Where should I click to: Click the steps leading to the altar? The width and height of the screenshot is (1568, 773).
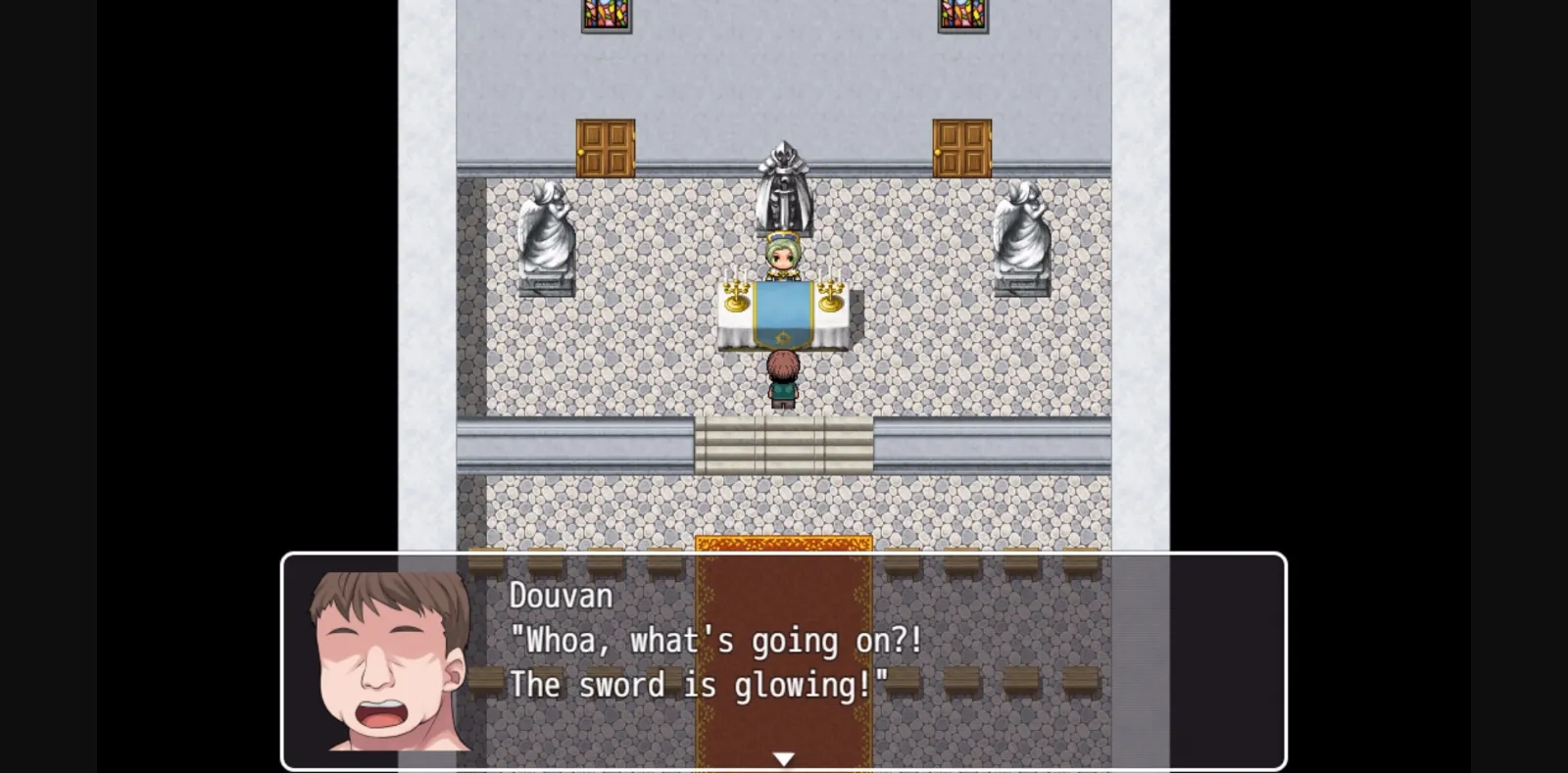(784, 441)
